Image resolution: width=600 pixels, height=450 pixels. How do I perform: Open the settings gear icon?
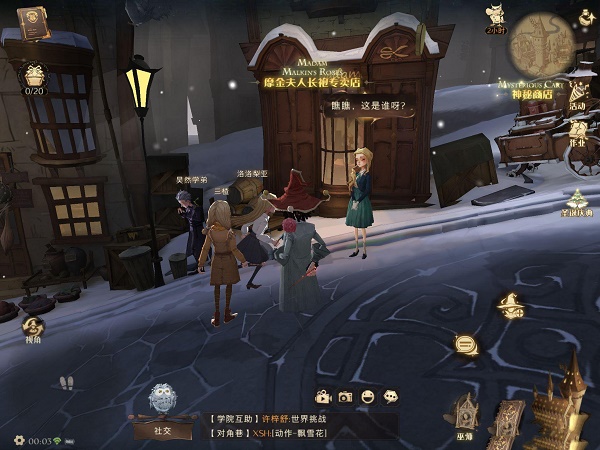[18, 440]
